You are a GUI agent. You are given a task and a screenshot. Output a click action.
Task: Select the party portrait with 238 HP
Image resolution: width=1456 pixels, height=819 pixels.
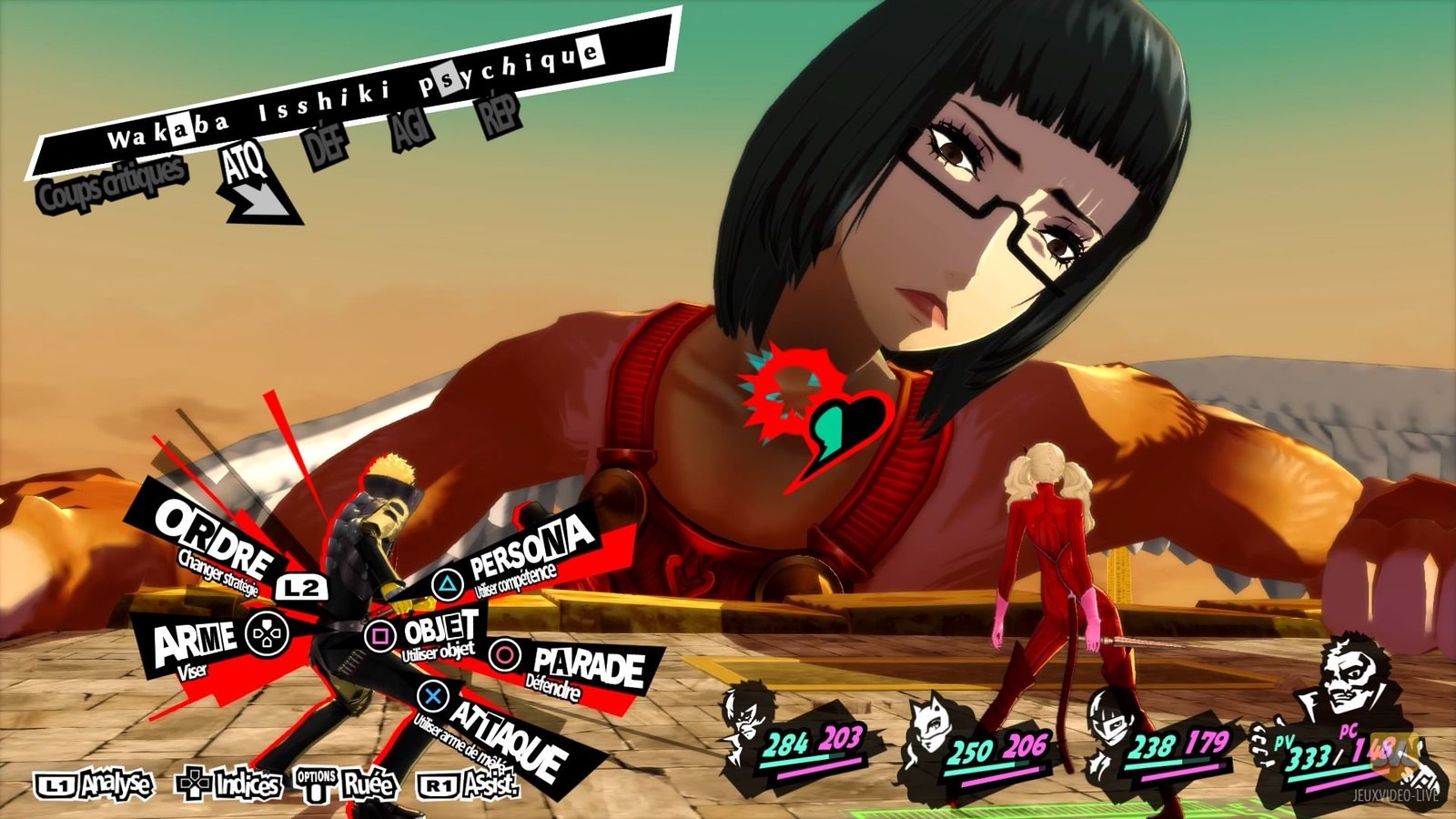[x=1121, y=719]
